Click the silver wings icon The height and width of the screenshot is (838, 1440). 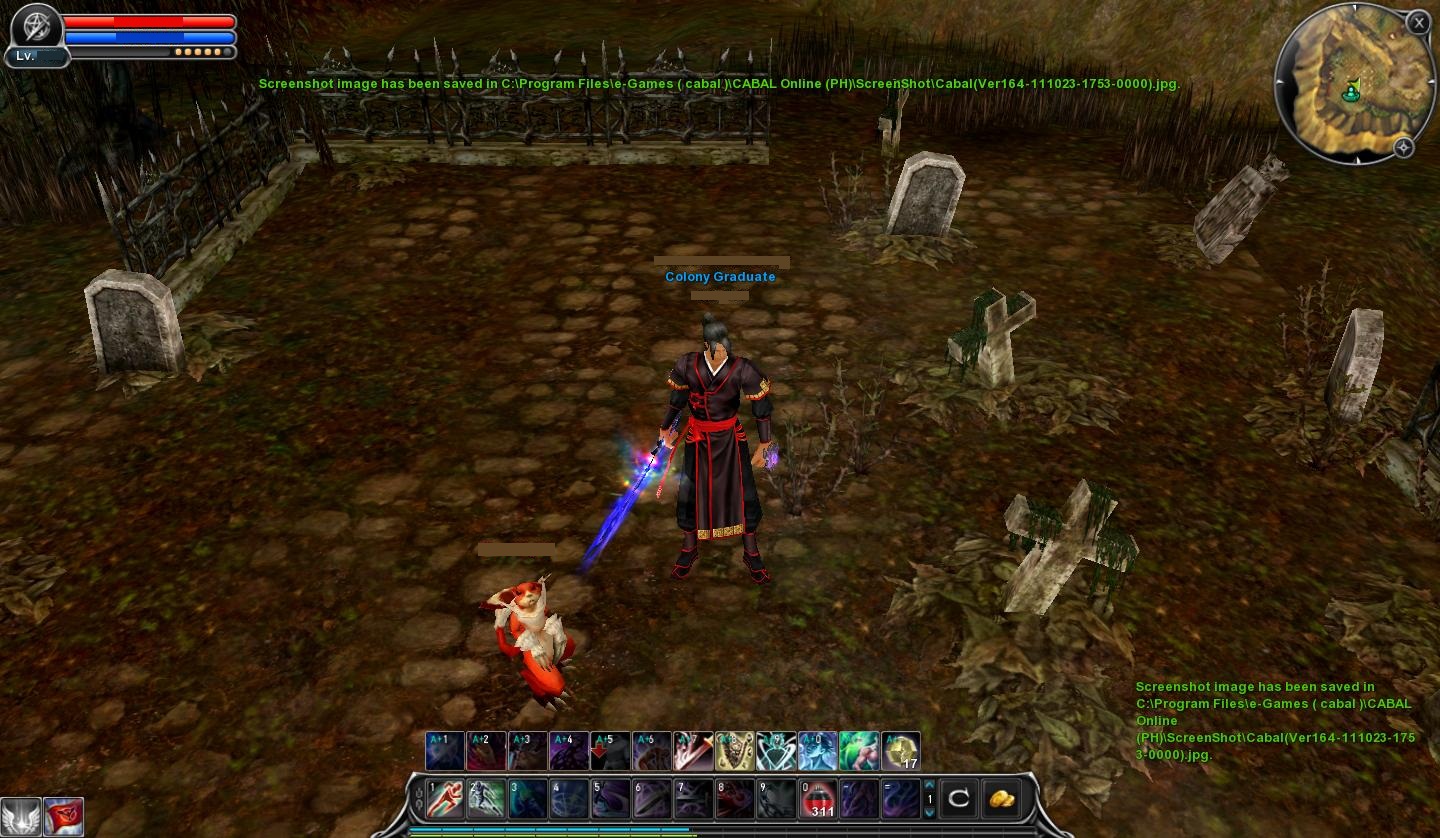pyautogui.click(x=21, y=817)
